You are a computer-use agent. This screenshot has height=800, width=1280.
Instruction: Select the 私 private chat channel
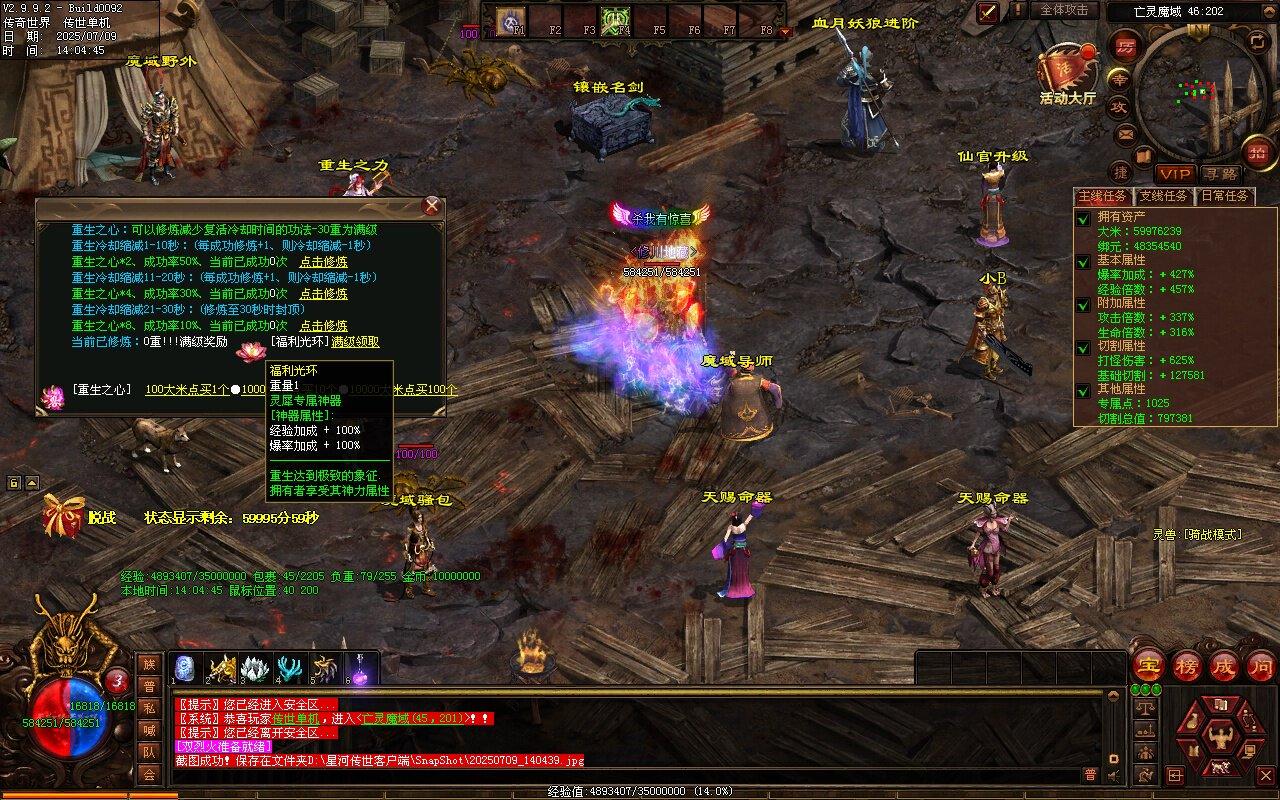pos(149,708)
